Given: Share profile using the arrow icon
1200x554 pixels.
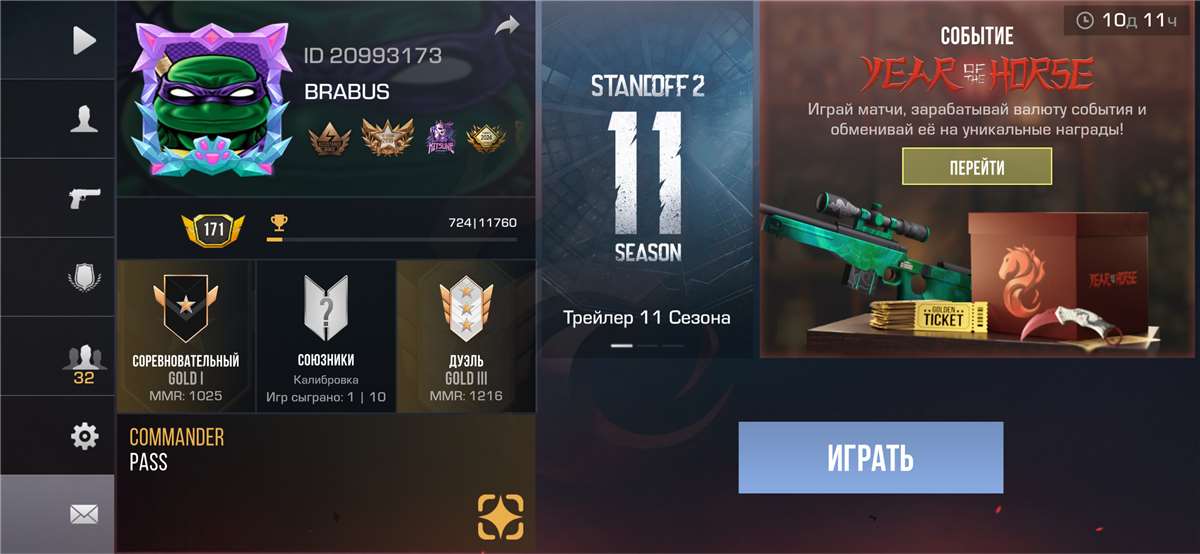Looking at the screenshot, I should point(508,26).
